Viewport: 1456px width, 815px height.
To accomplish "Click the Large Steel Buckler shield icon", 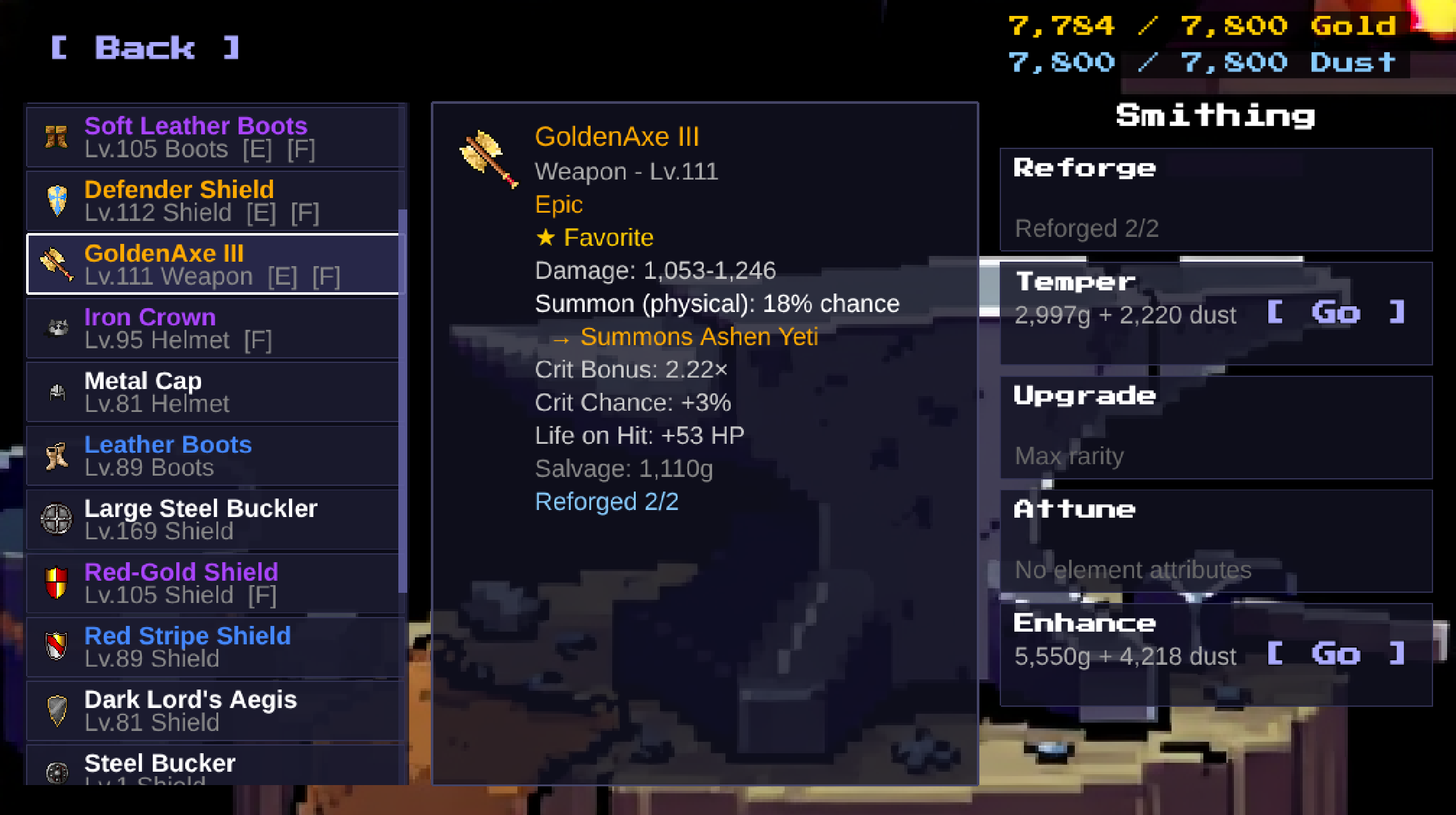I will [57, 518].
